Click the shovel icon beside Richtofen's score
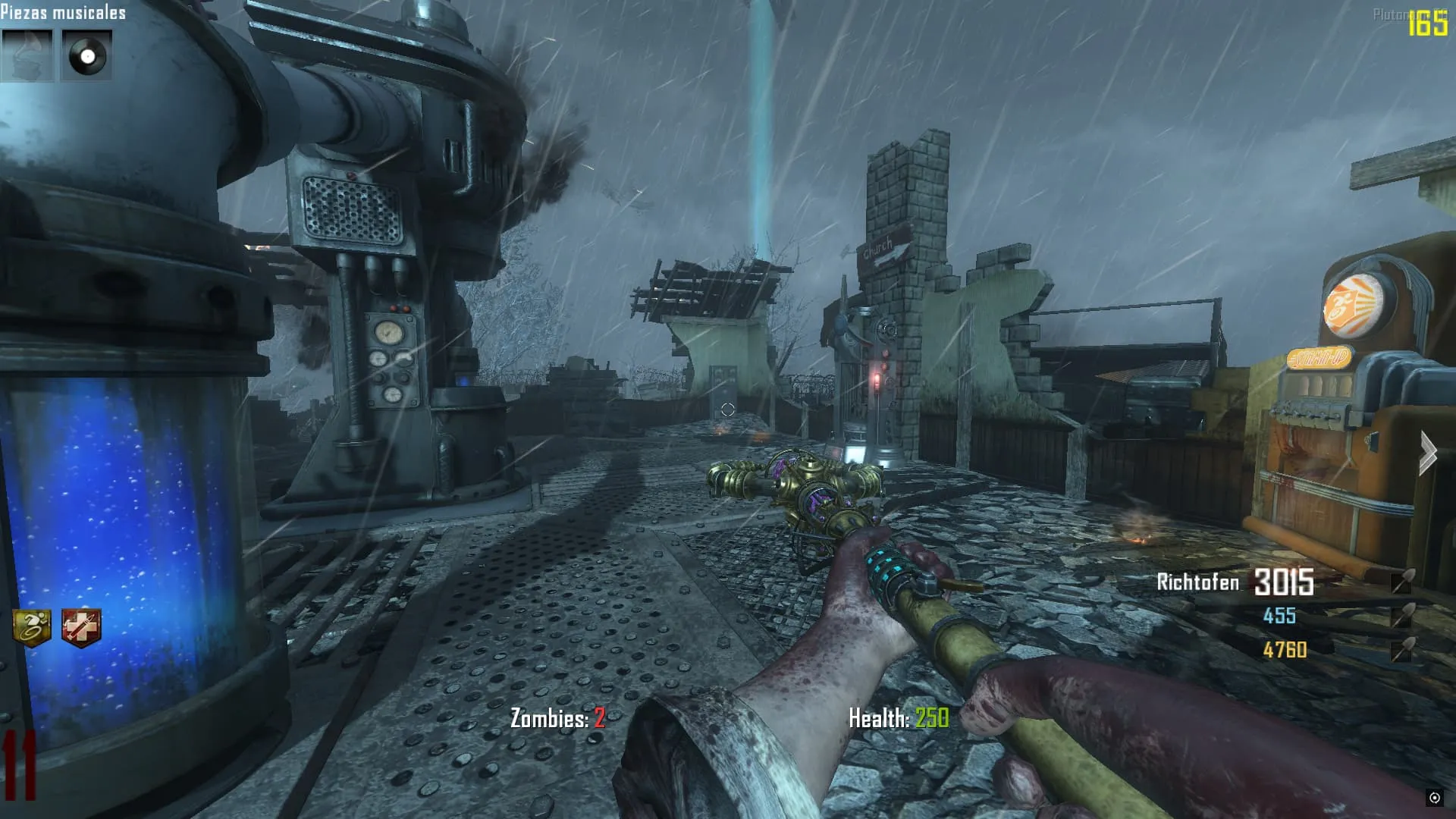This screenshot has height=819, width=1456. click(1401, 582)
